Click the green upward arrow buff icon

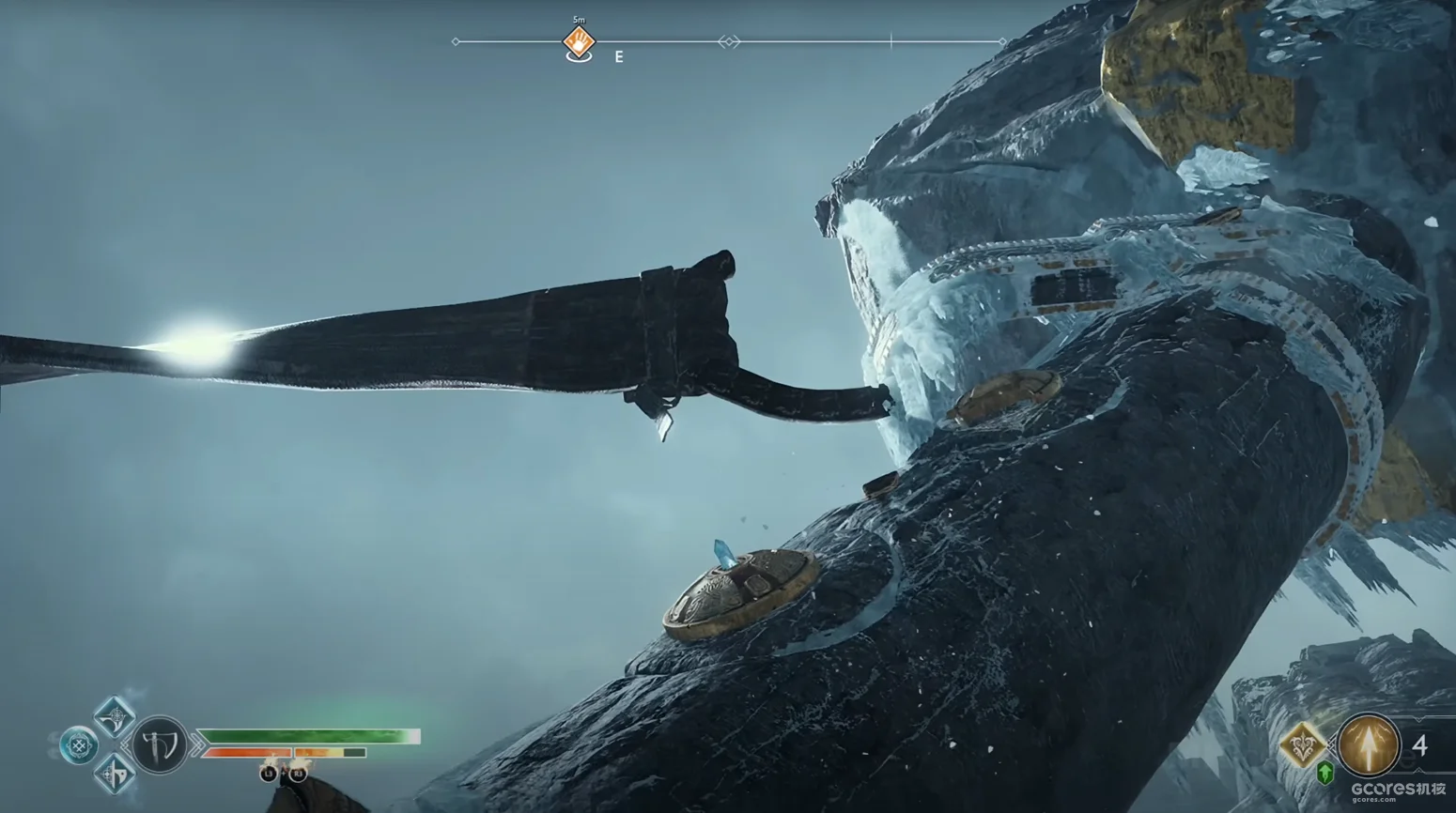[1324, 774]
